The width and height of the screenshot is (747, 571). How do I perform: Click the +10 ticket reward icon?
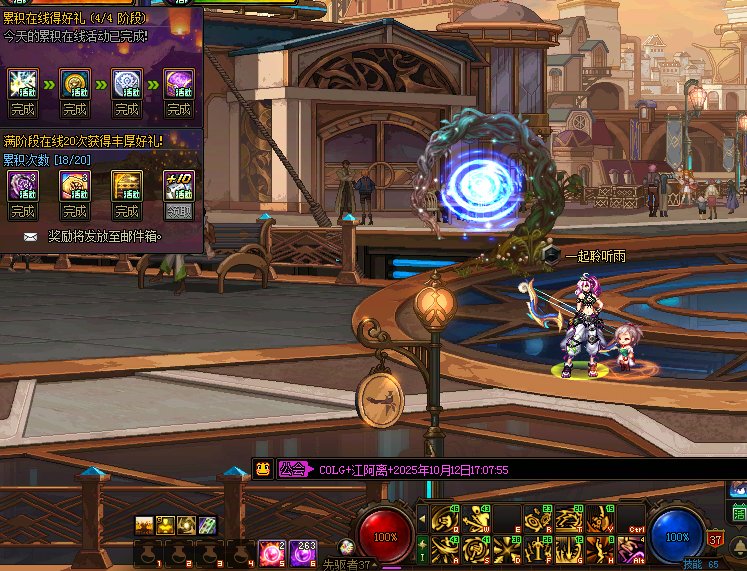coord(178,185)
